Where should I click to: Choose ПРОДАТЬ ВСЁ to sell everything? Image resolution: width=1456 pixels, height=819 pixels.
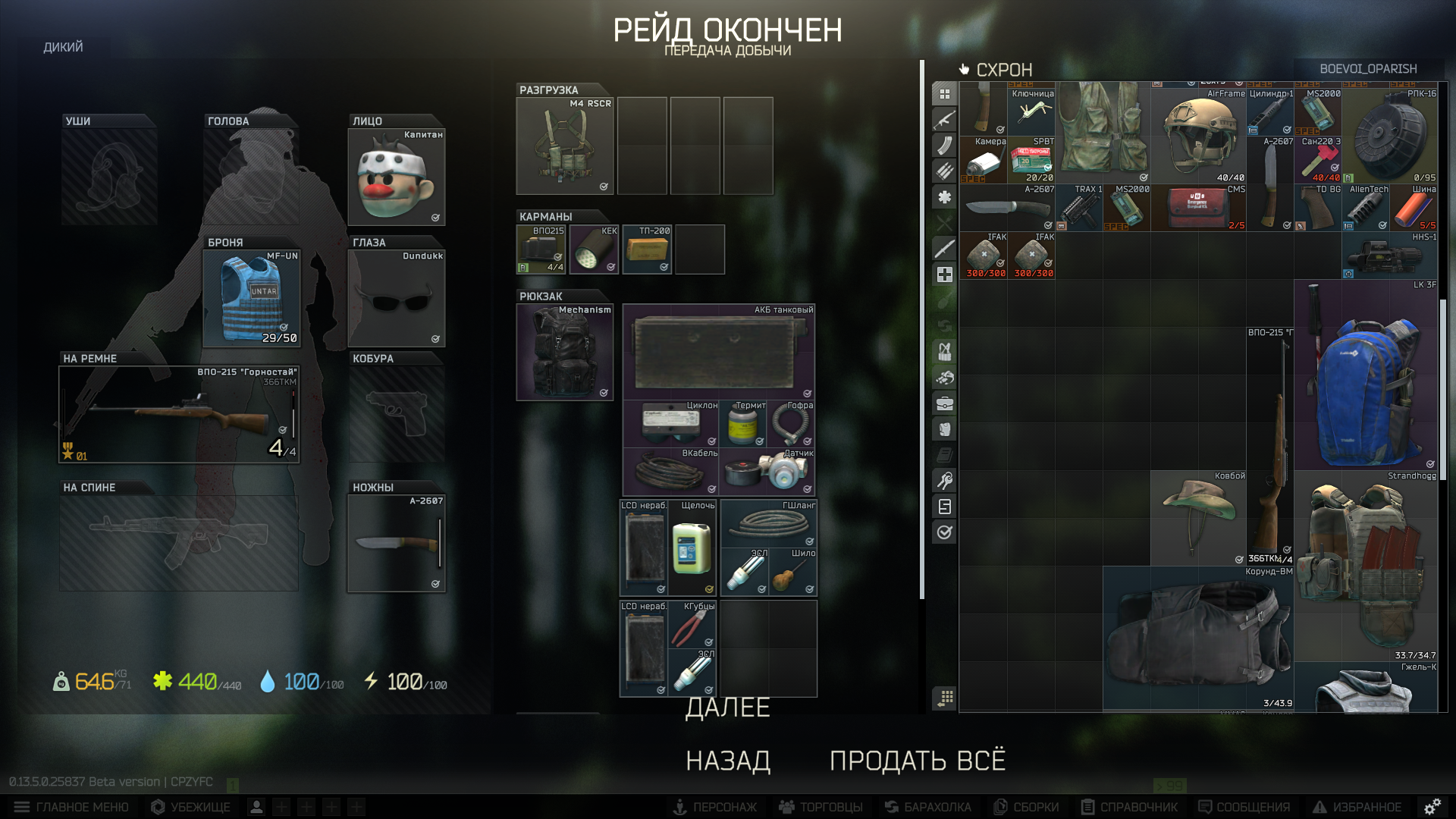click(x=918, y=761)
